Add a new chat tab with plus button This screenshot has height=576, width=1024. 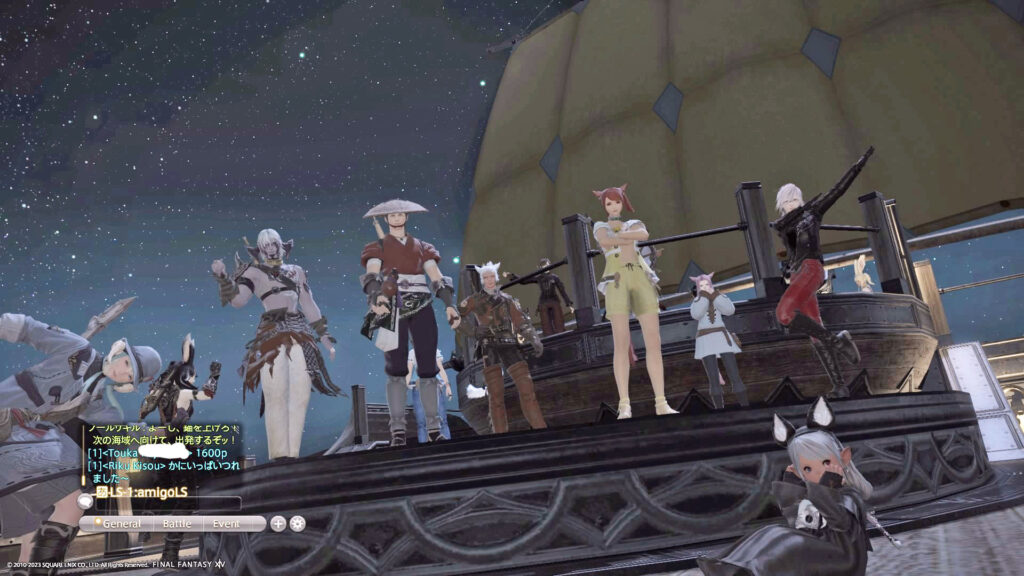278,523
